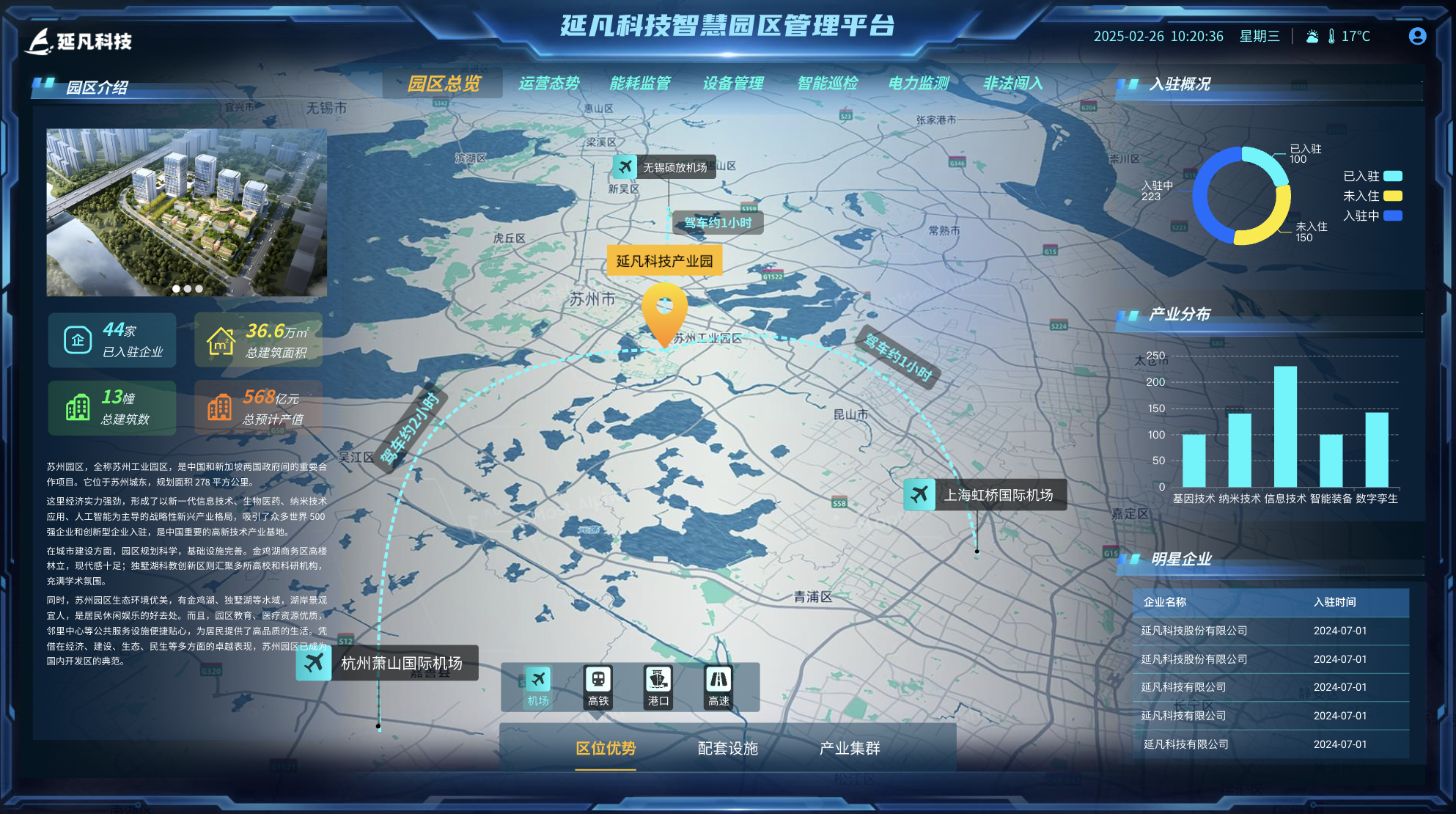Image resolution: width=1456 pixels, height=814 pixels.
Task: Open the 智能巡检 navigation tab
Action: pyautogui.click(x=828, y=84)
